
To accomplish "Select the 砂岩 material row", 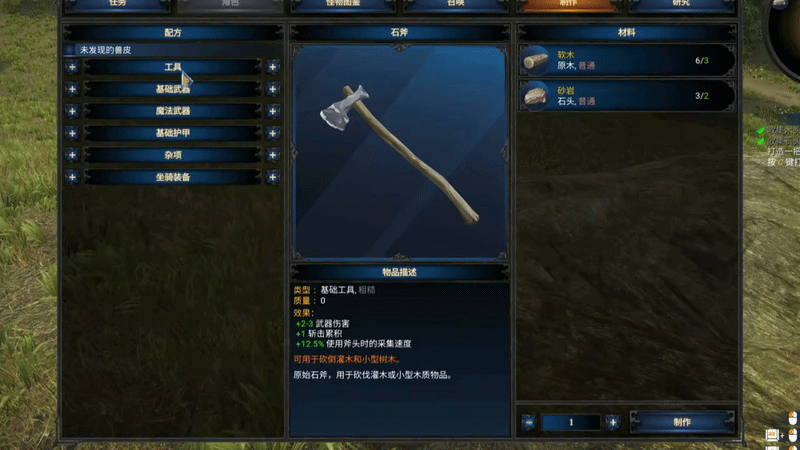I will [x=627, y=96].
